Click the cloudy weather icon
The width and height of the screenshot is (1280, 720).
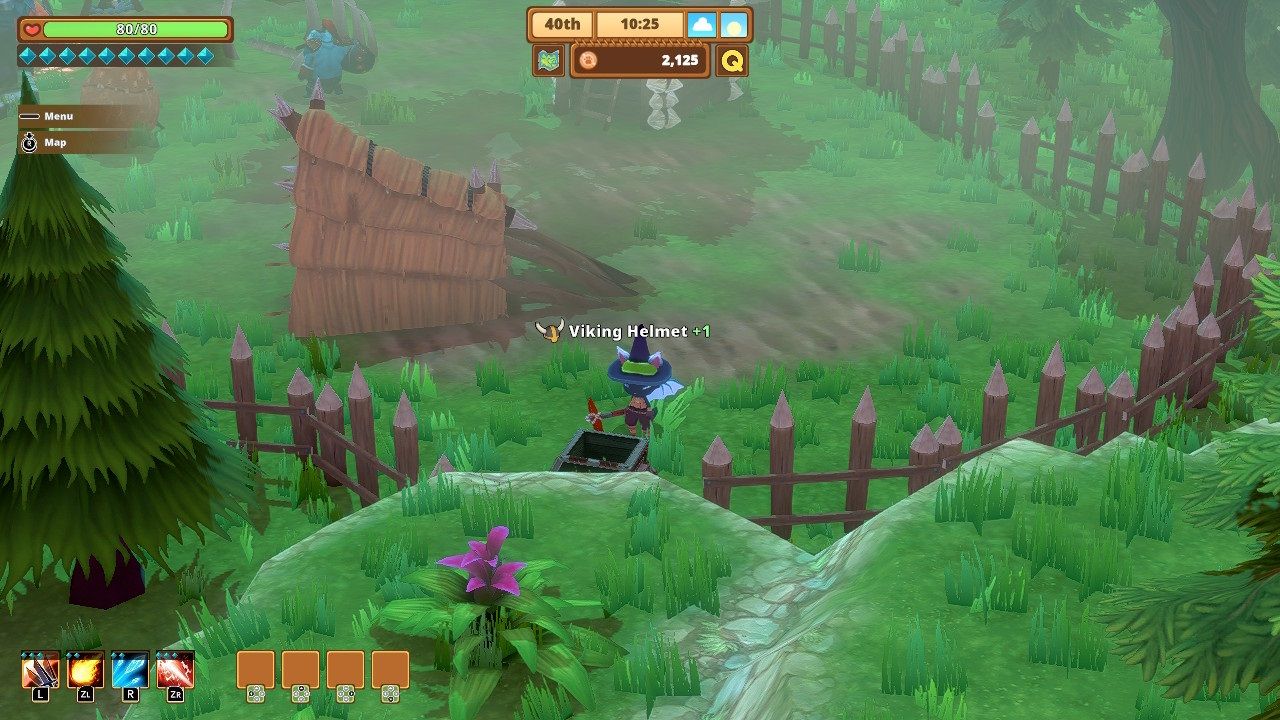point(703,23)
